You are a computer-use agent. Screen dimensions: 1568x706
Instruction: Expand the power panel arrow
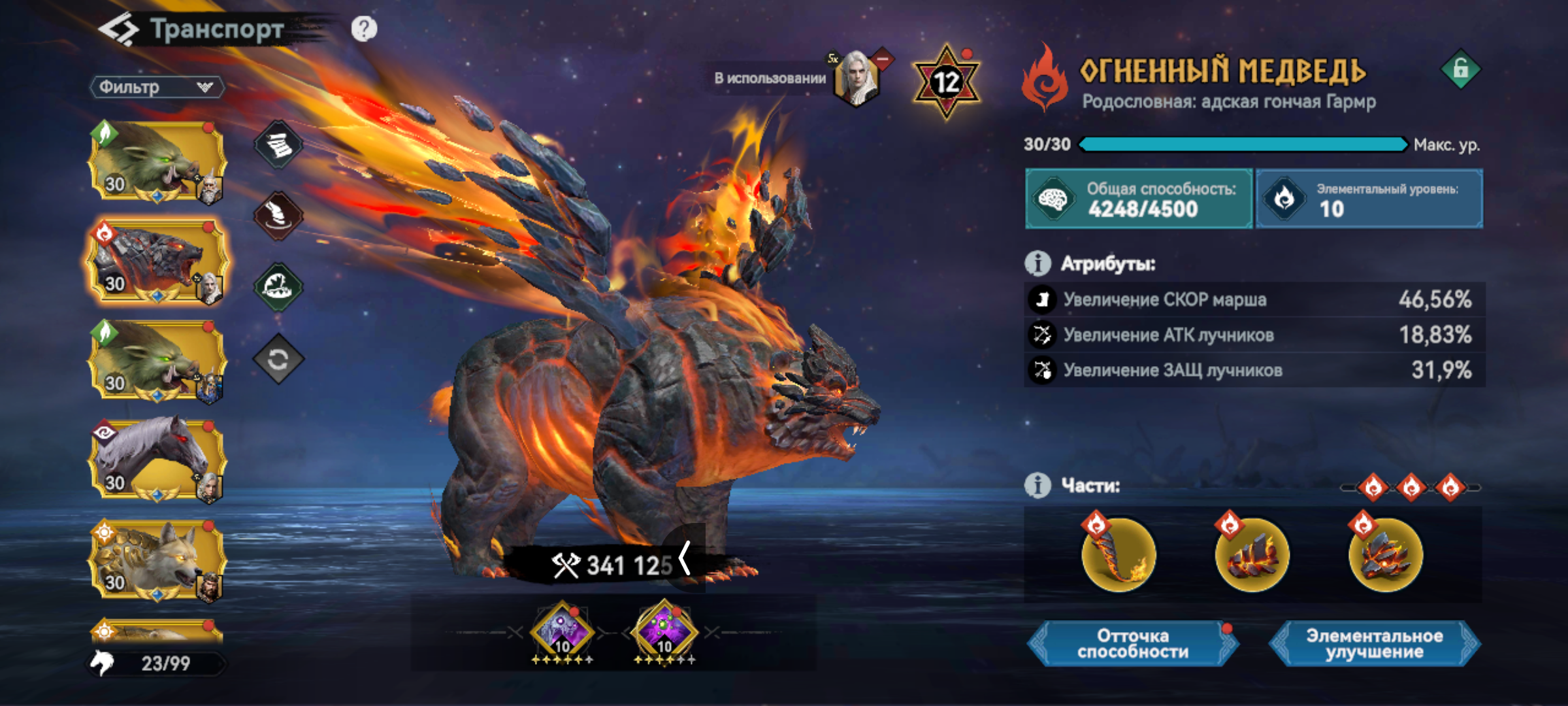click(685, 559)
